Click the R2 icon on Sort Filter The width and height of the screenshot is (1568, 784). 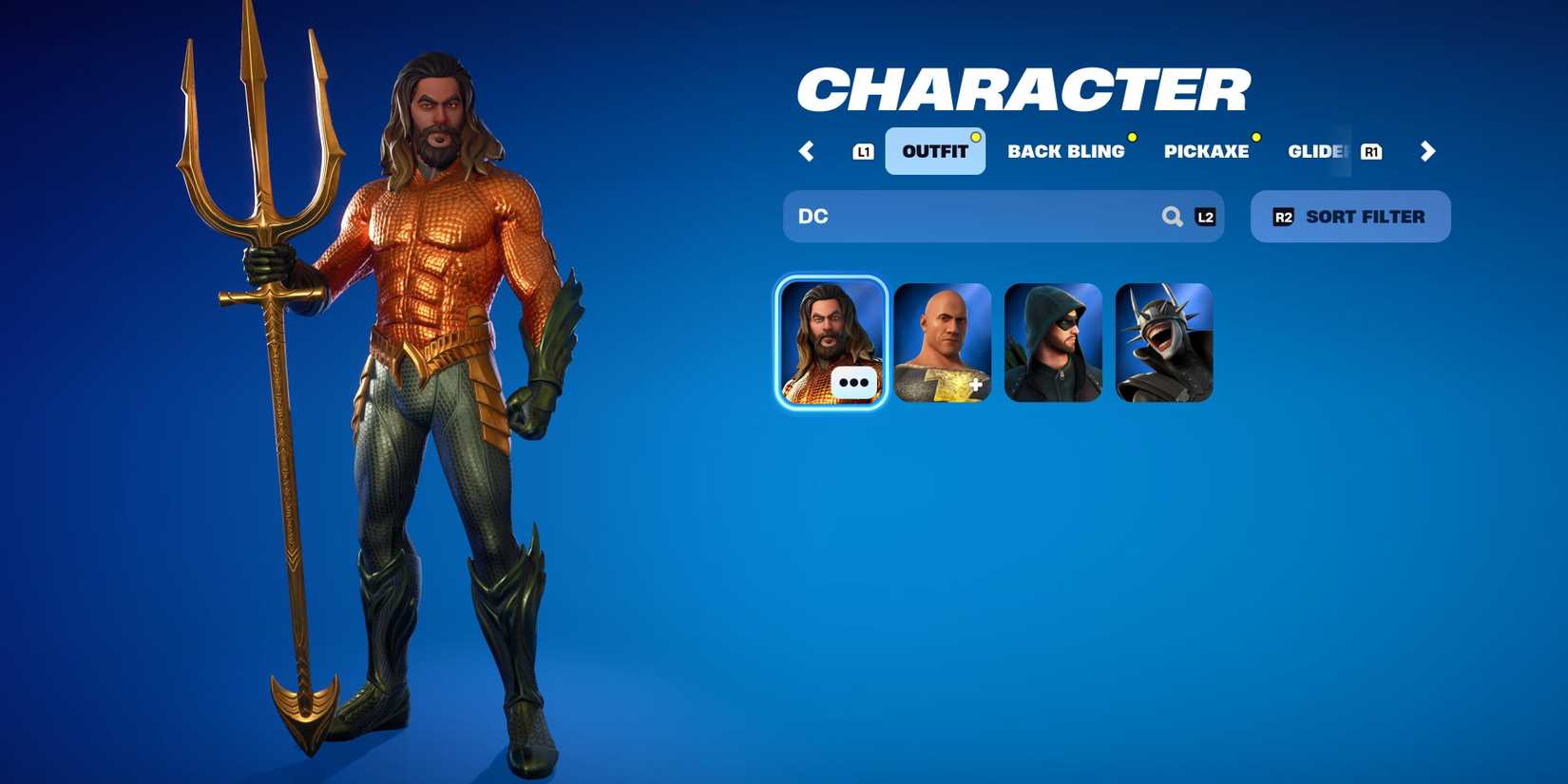[x=1284, y=216]
